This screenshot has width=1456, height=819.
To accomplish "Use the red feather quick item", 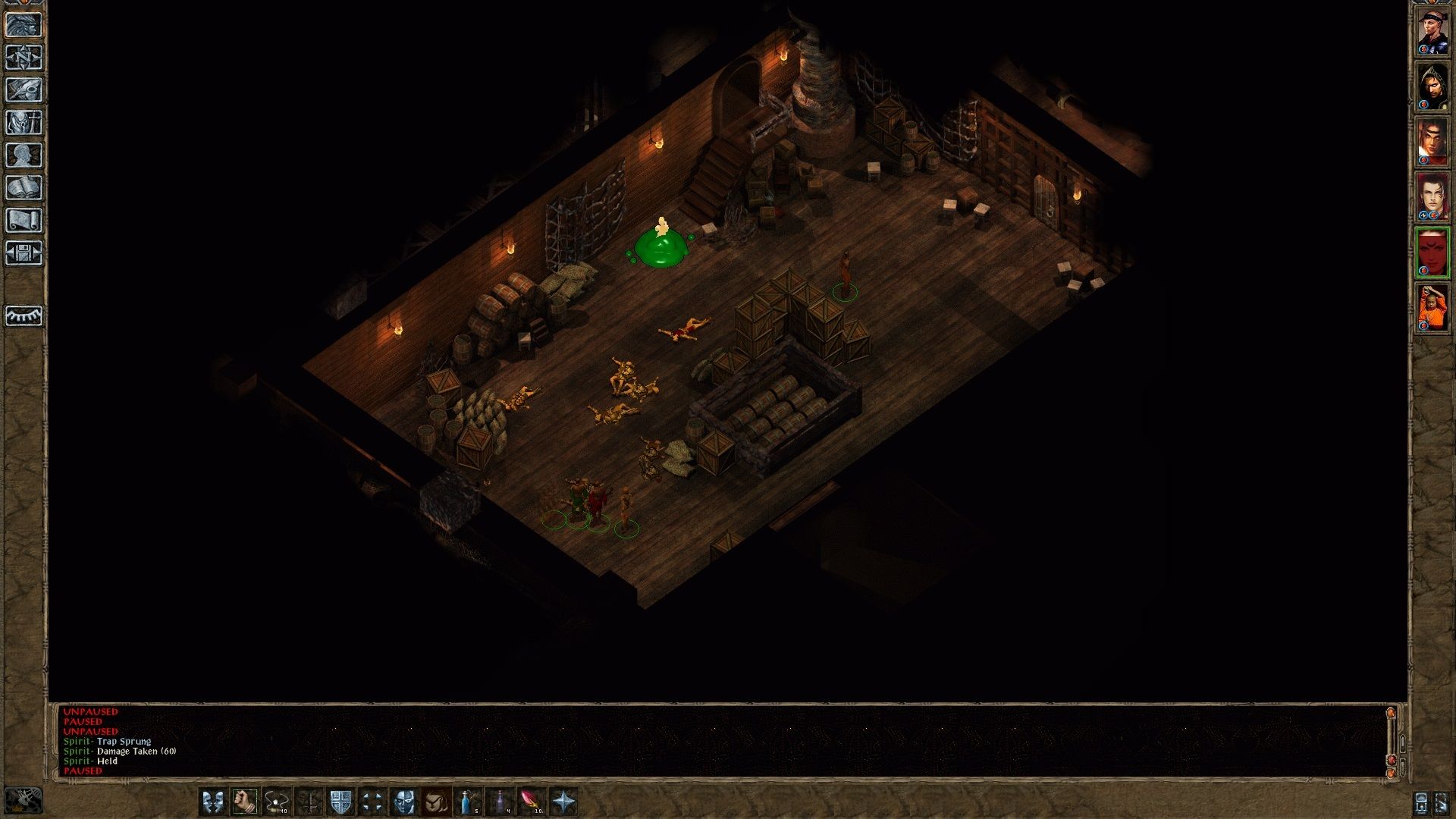I will coord(532,802).
